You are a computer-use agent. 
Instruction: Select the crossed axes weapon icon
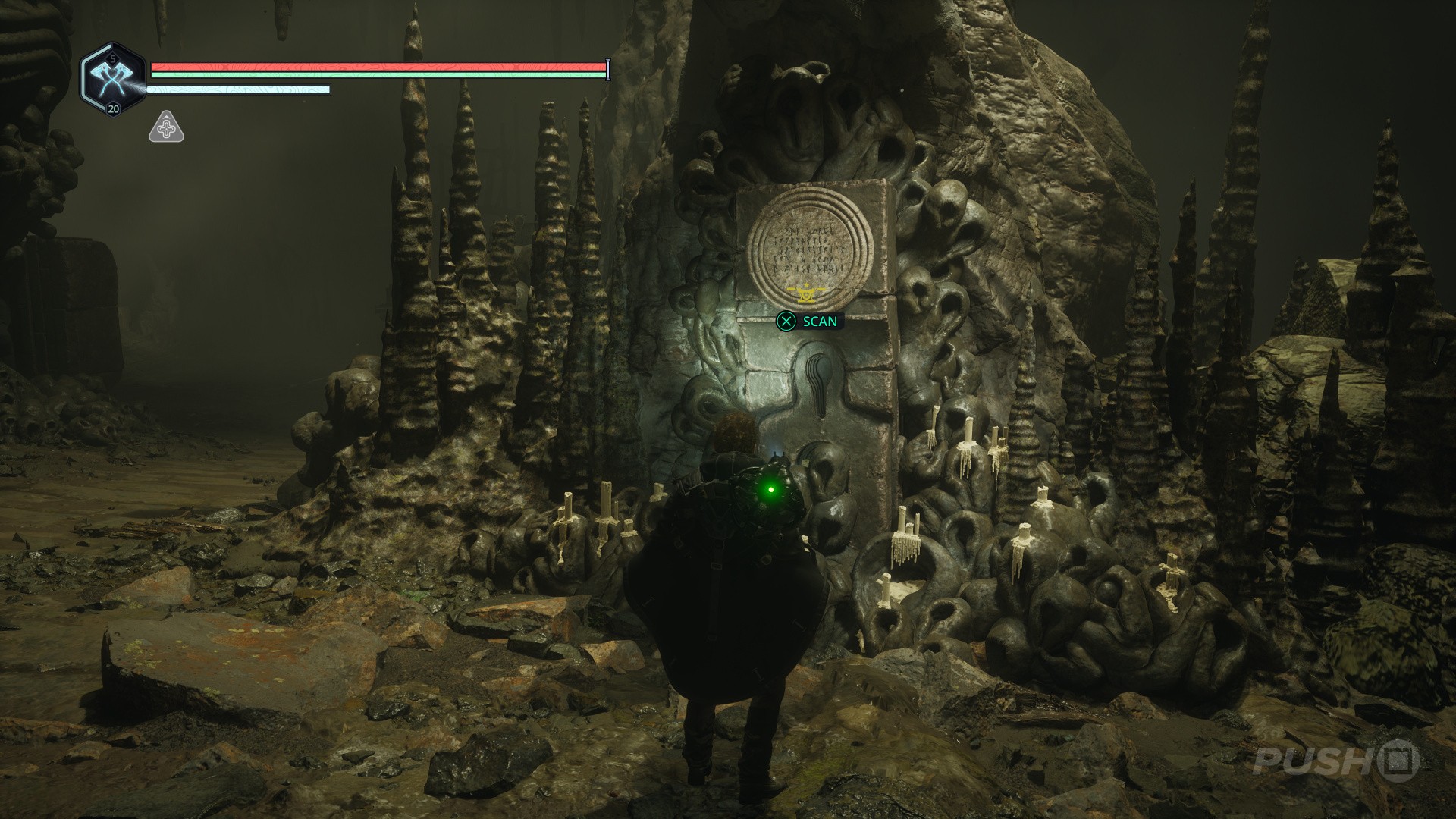pos(112,78)
